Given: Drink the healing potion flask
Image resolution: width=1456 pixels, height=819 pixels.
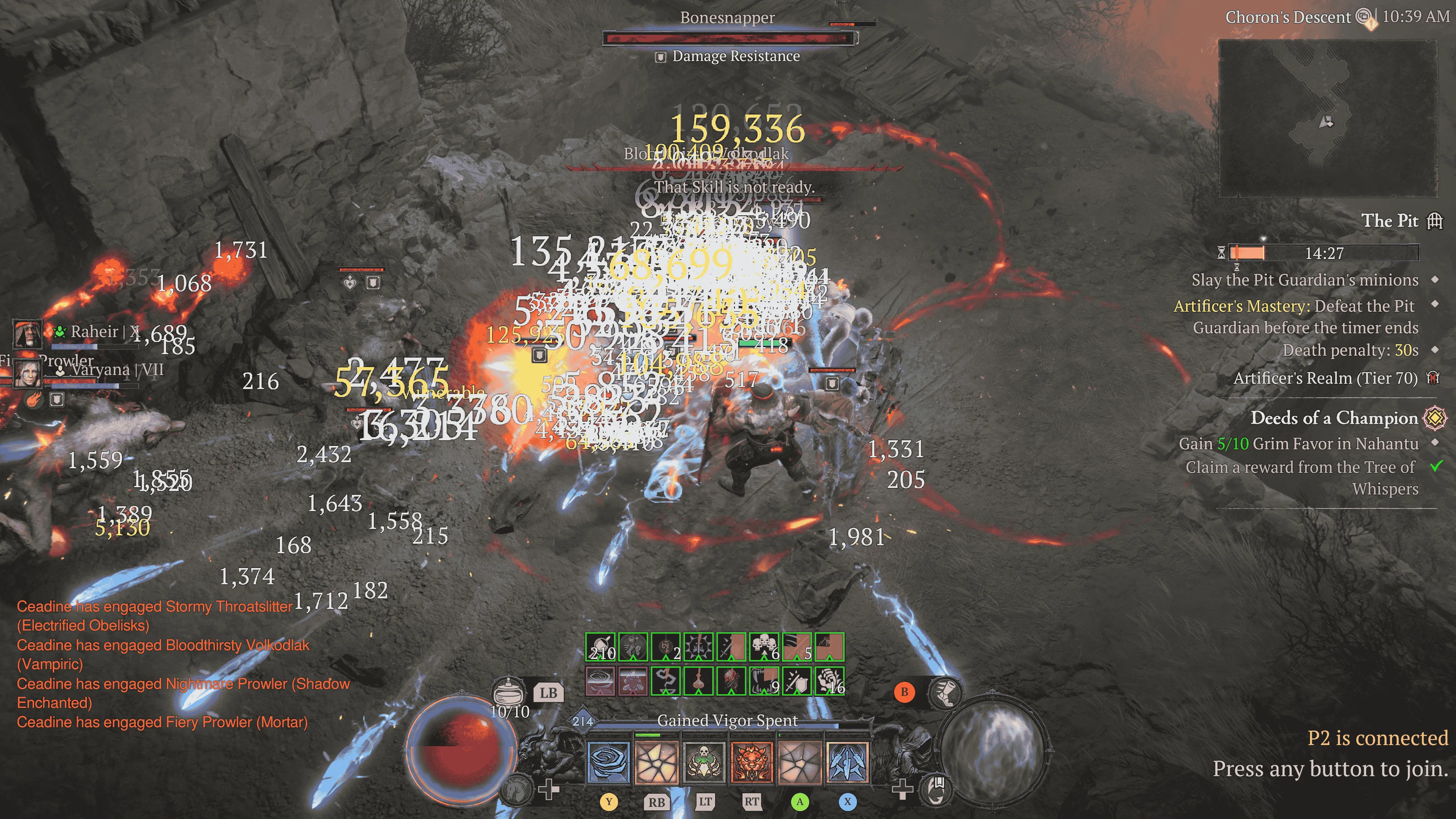Looking at the screenshot, I should click(509, 691).
